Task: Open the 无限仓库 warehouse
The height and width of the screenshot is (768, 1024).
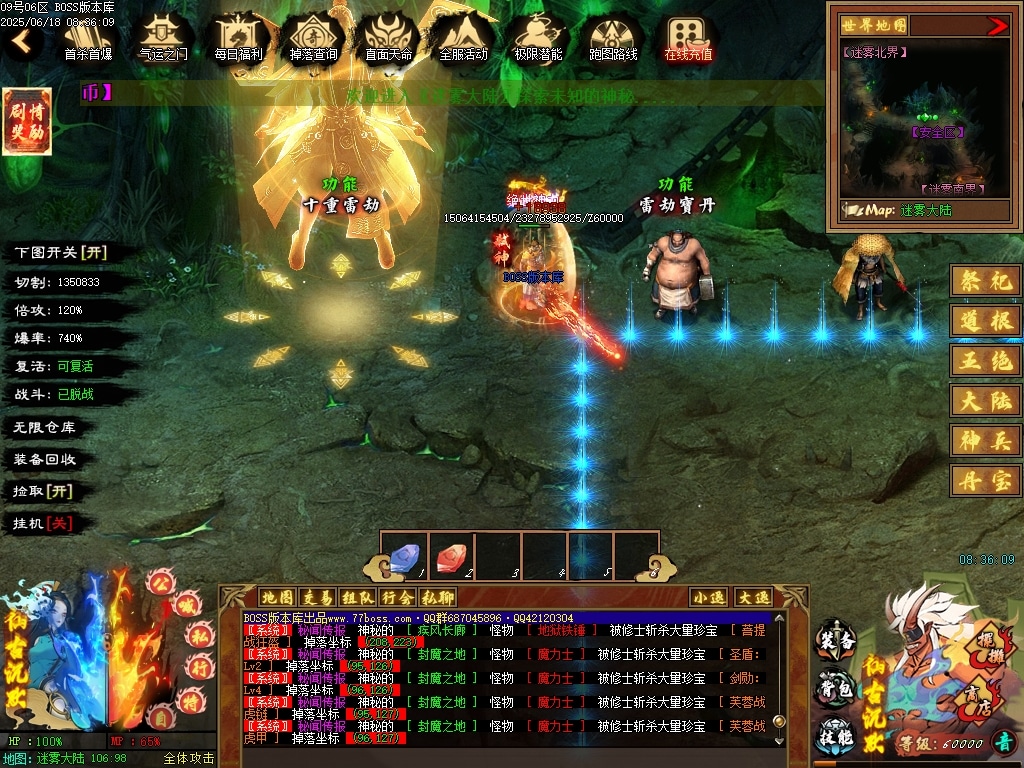Action: tap(44, 427)
